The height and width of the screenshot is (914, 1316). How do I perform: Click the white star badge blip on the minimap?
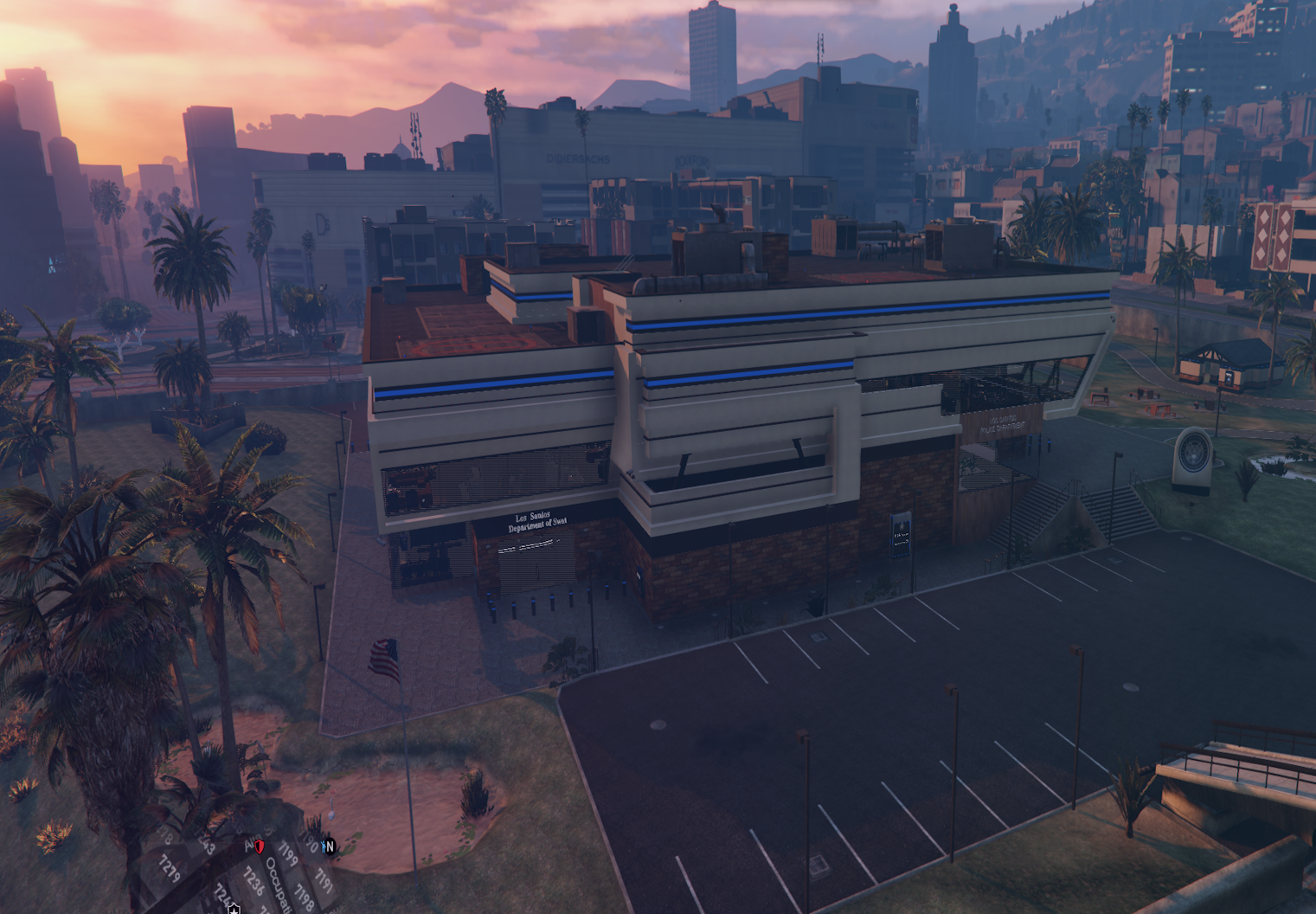pyautogui.click(x=234, y=908)
